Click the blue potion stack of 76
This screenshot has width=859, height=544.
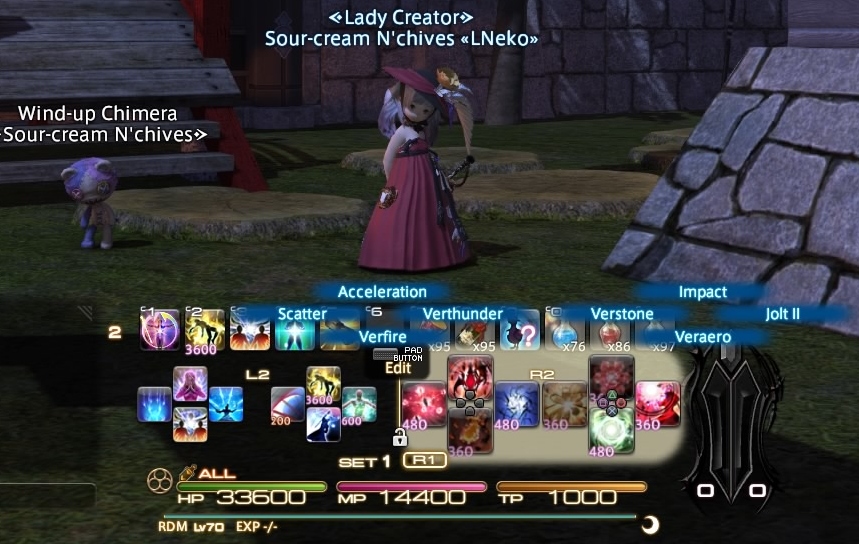[x=565, y=334]
